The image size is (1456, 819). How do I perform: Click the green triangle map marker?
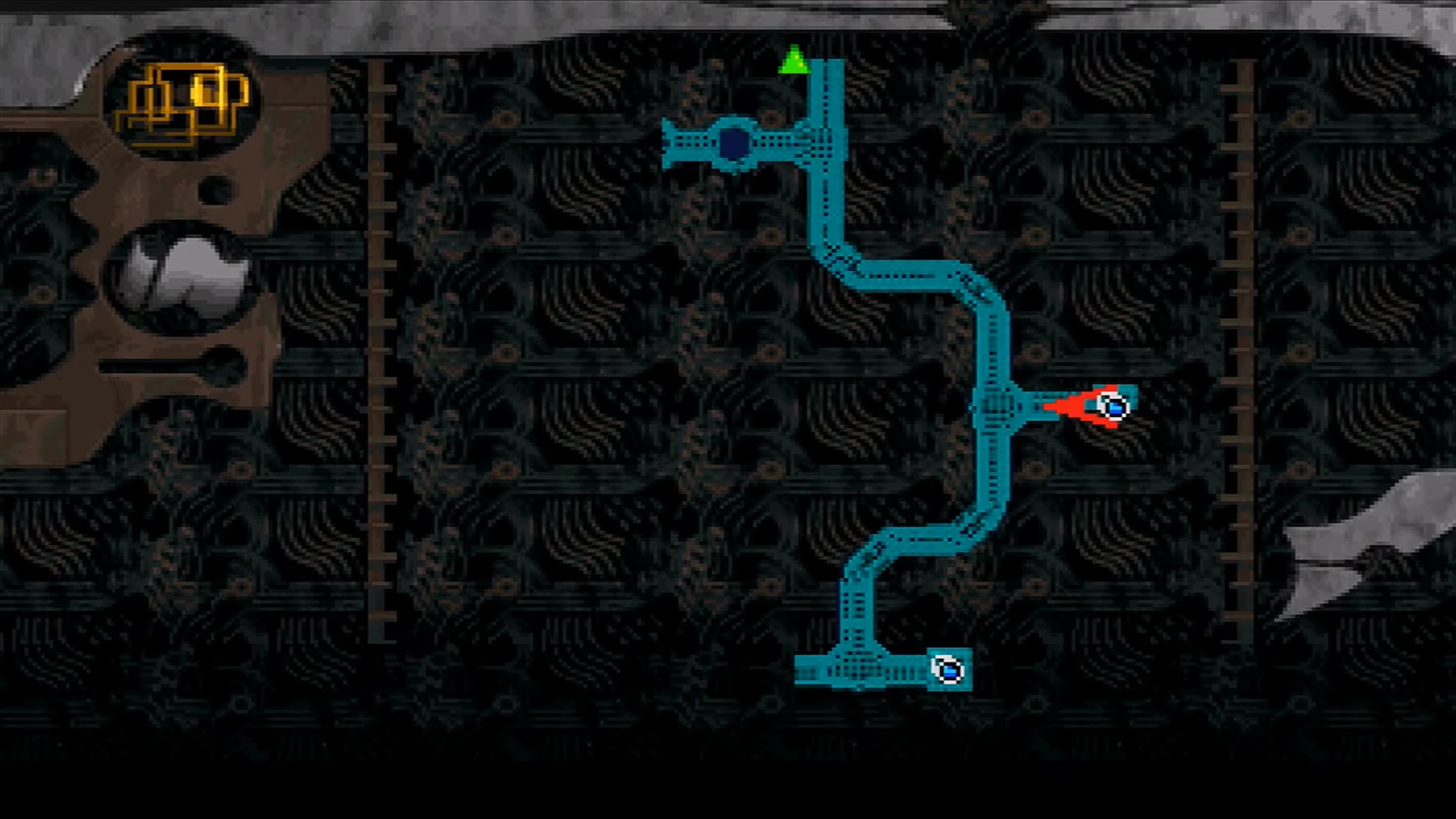click(793, 61)
